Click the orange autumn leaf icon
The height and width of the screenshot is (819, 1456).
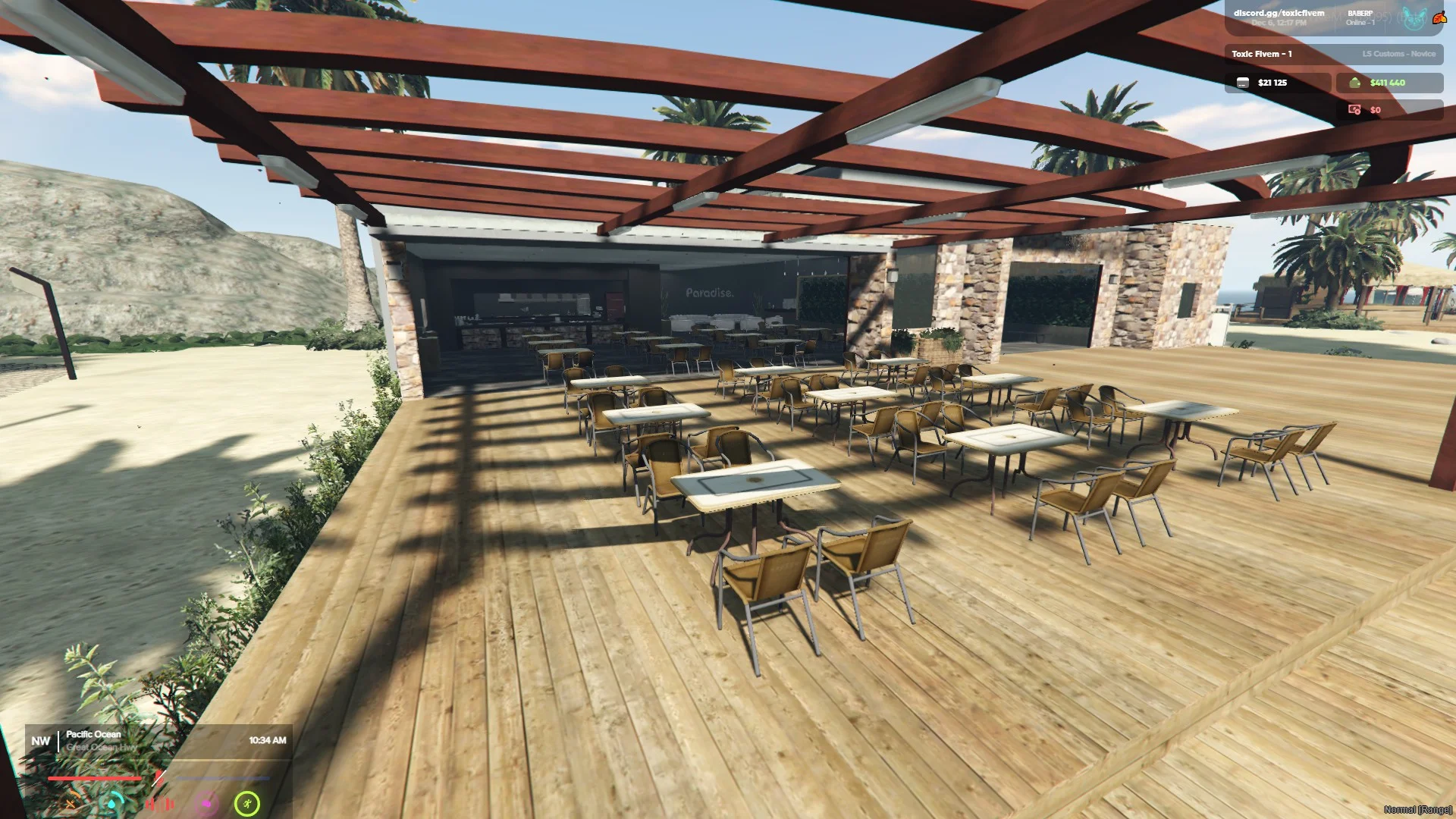pyautogui.click(x=1439, y=17)
